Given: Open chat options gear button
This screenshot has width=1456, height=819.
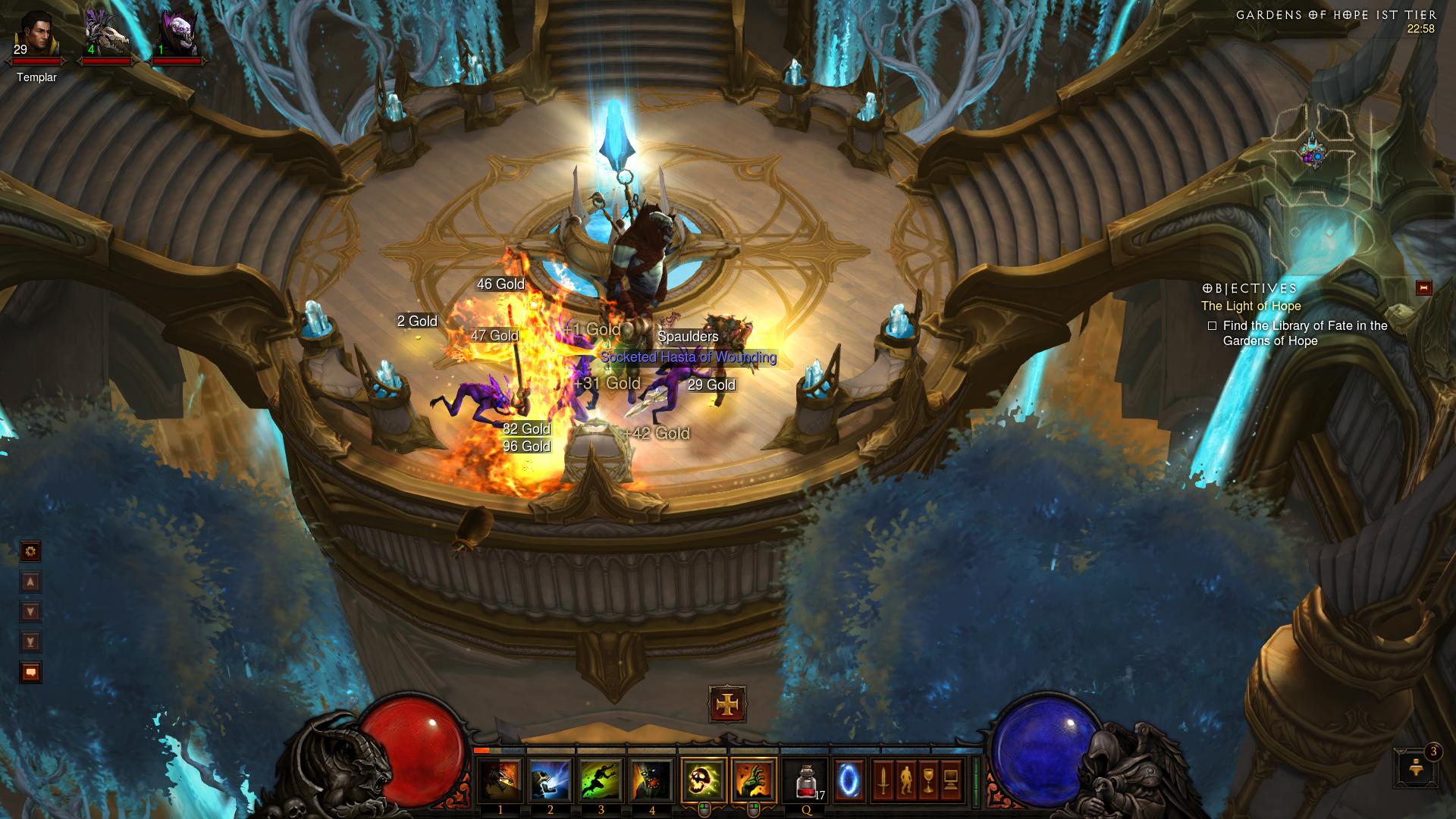Looking at the screenshot, I should [30, 551].
